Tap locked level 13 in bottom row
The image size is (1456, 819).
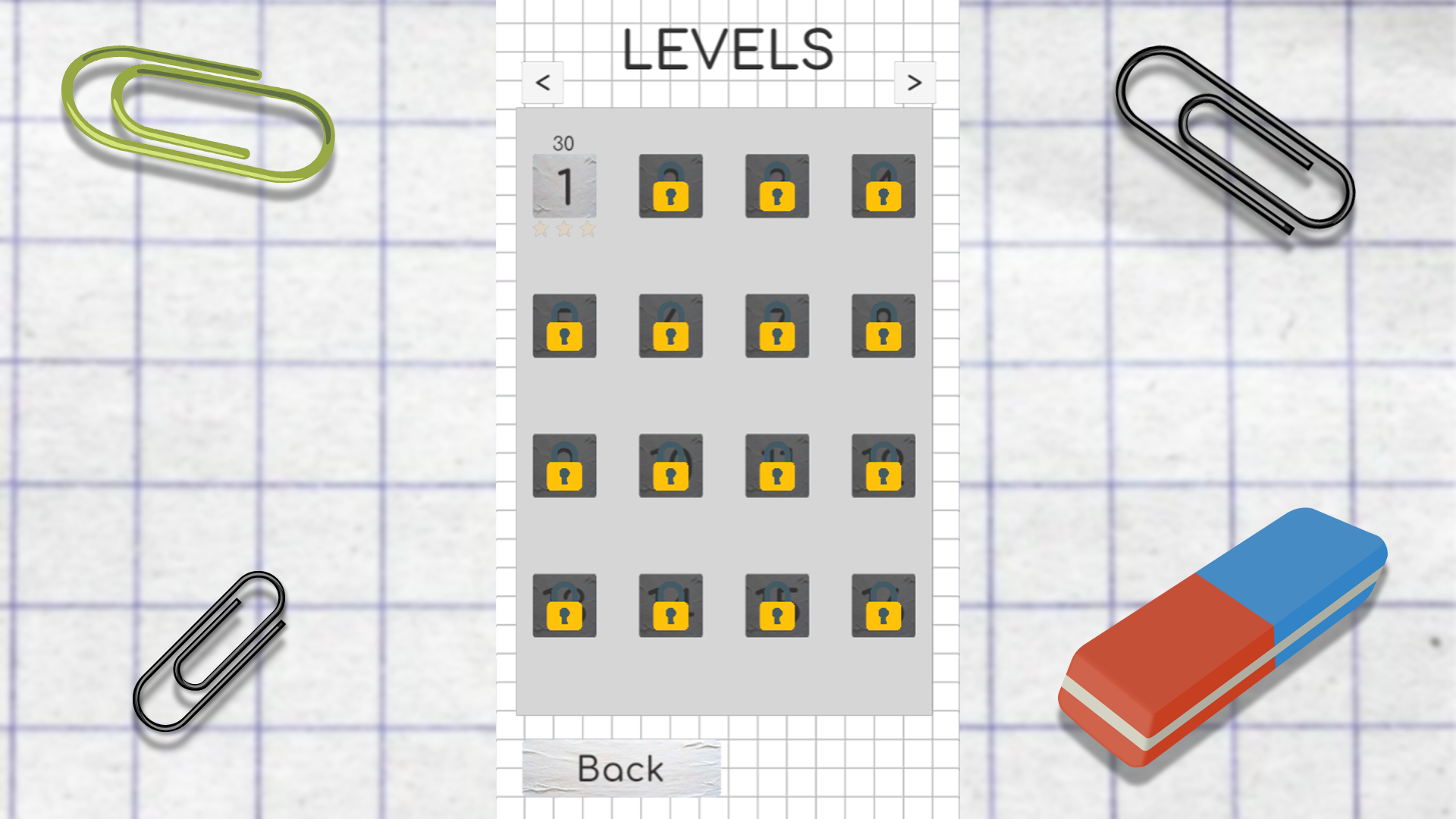pyautogui.click(x=564, y=607)
